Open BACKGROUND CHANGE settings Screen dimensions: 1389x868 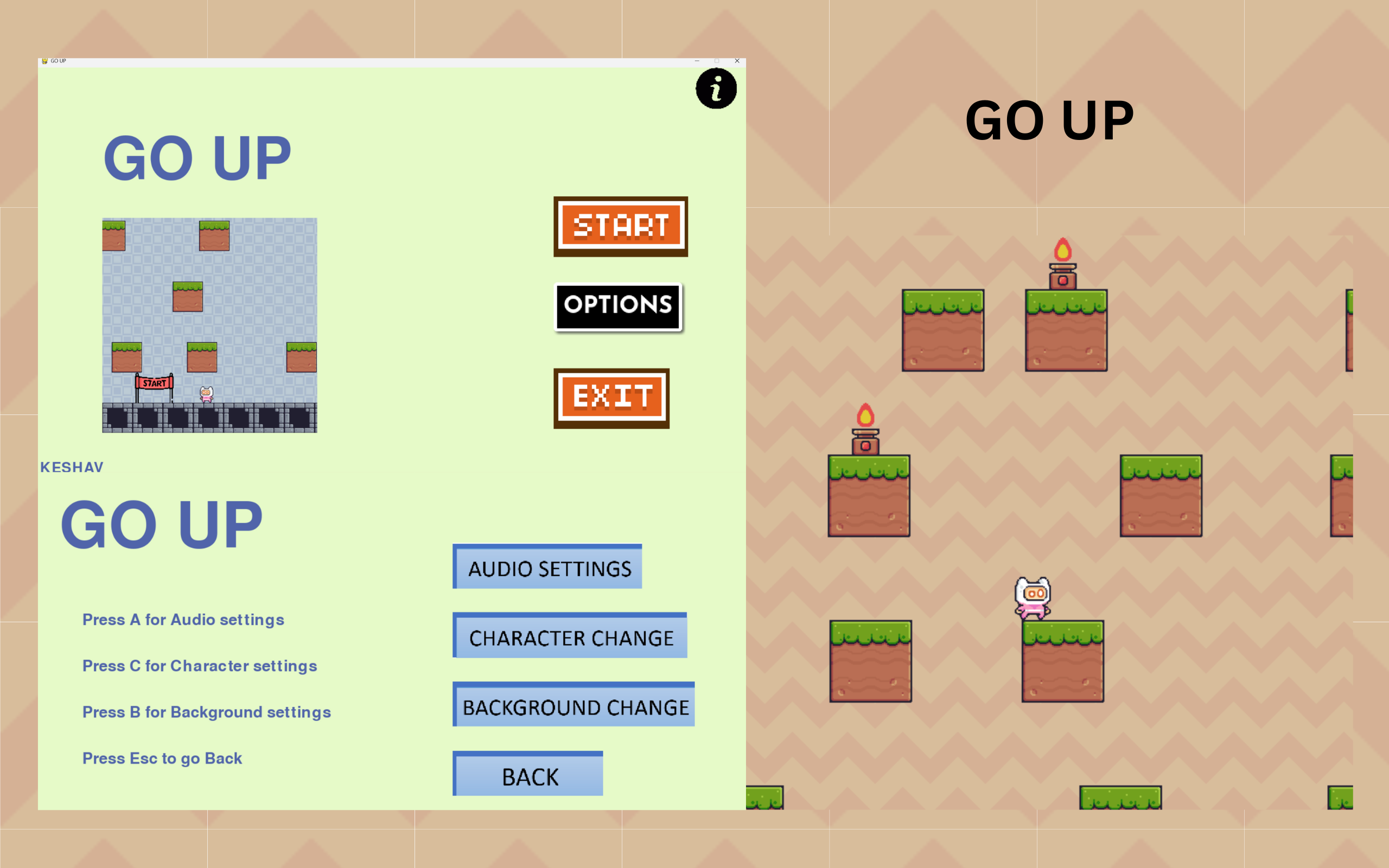click(x=574, y=705)
